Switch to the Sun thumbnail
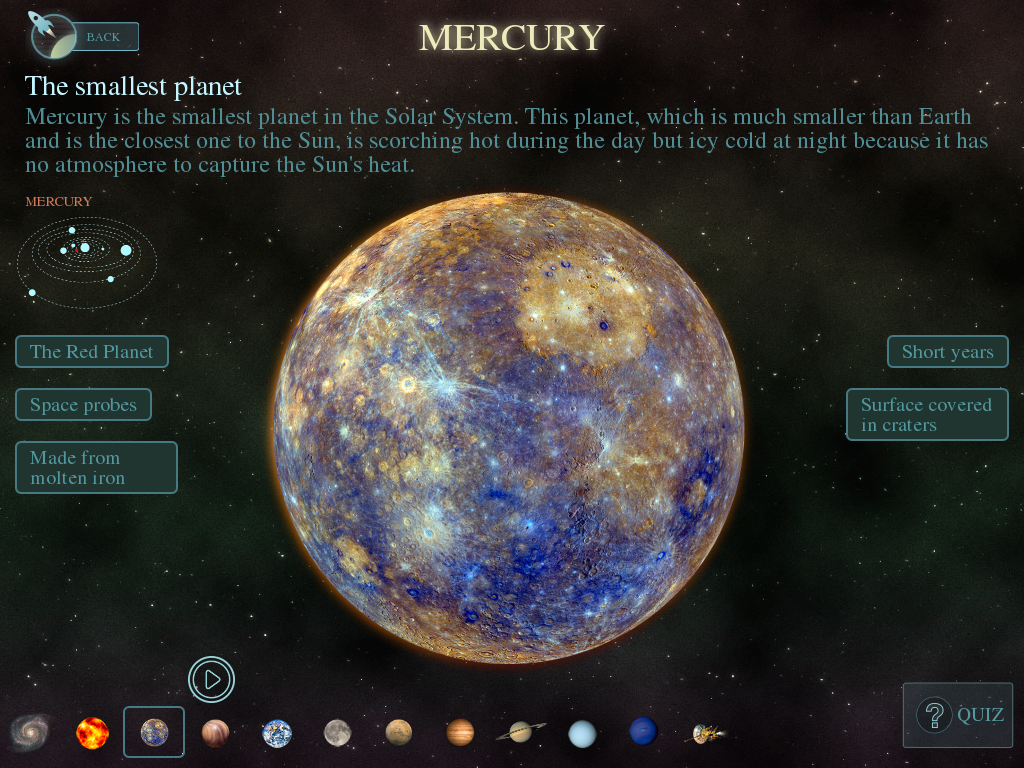 [92, 733]
